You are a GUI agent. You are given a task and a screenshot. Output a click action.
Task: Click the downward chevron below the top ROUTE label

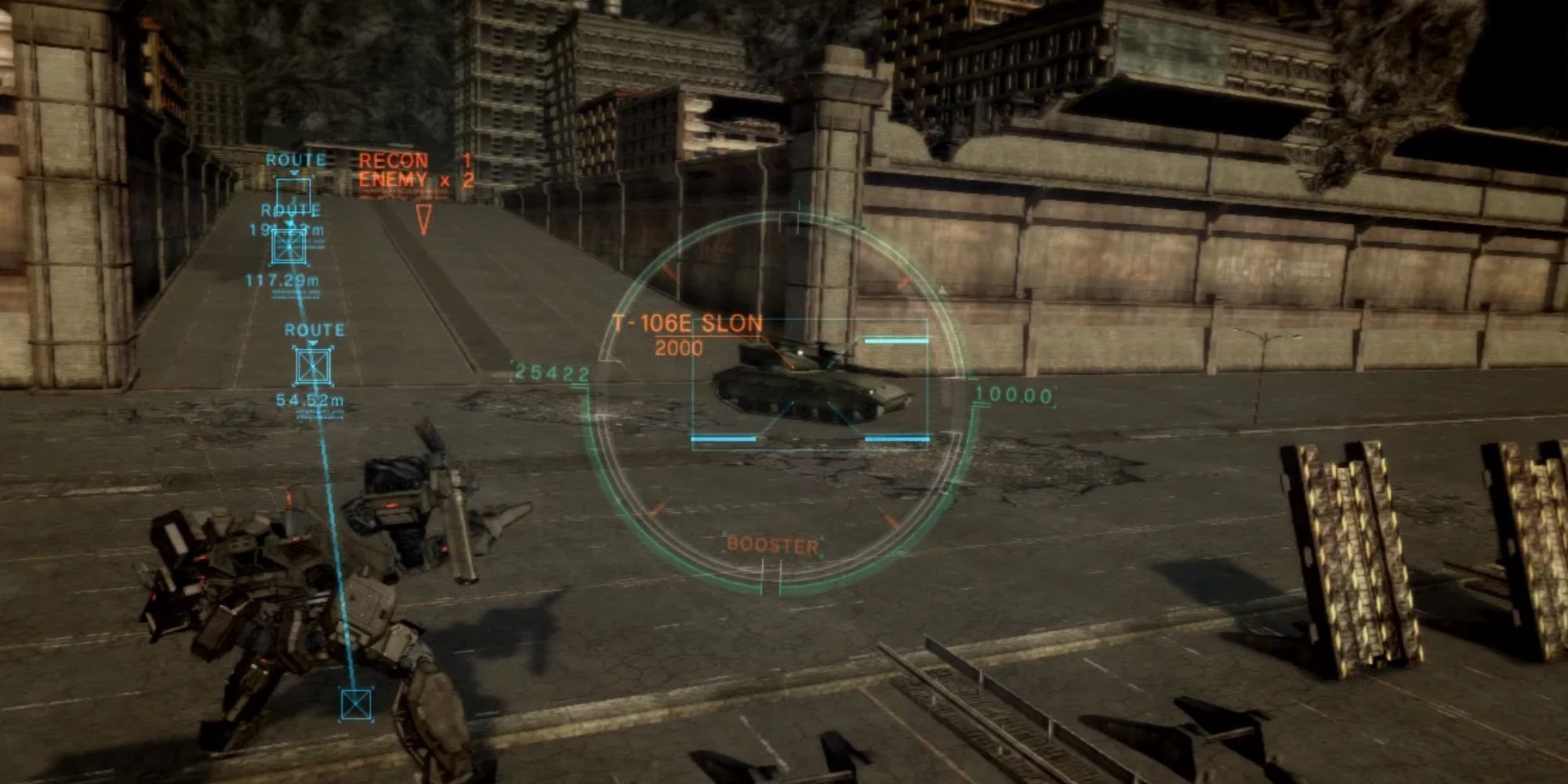click(295, 172)
